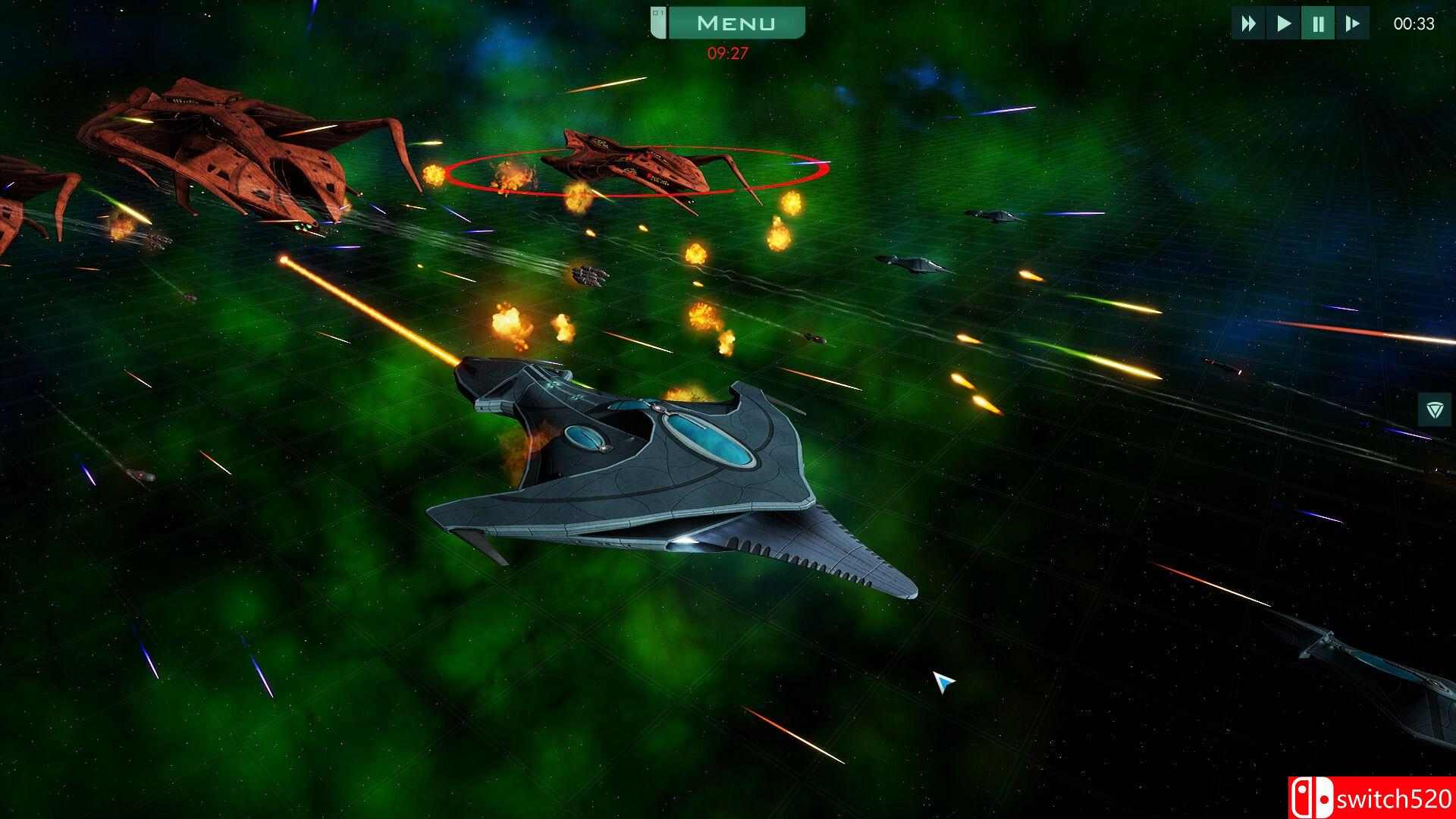Click the triangular emblem side-panel button
The height and width of the screenshot is (819, 1456).
coord(1434,410)
